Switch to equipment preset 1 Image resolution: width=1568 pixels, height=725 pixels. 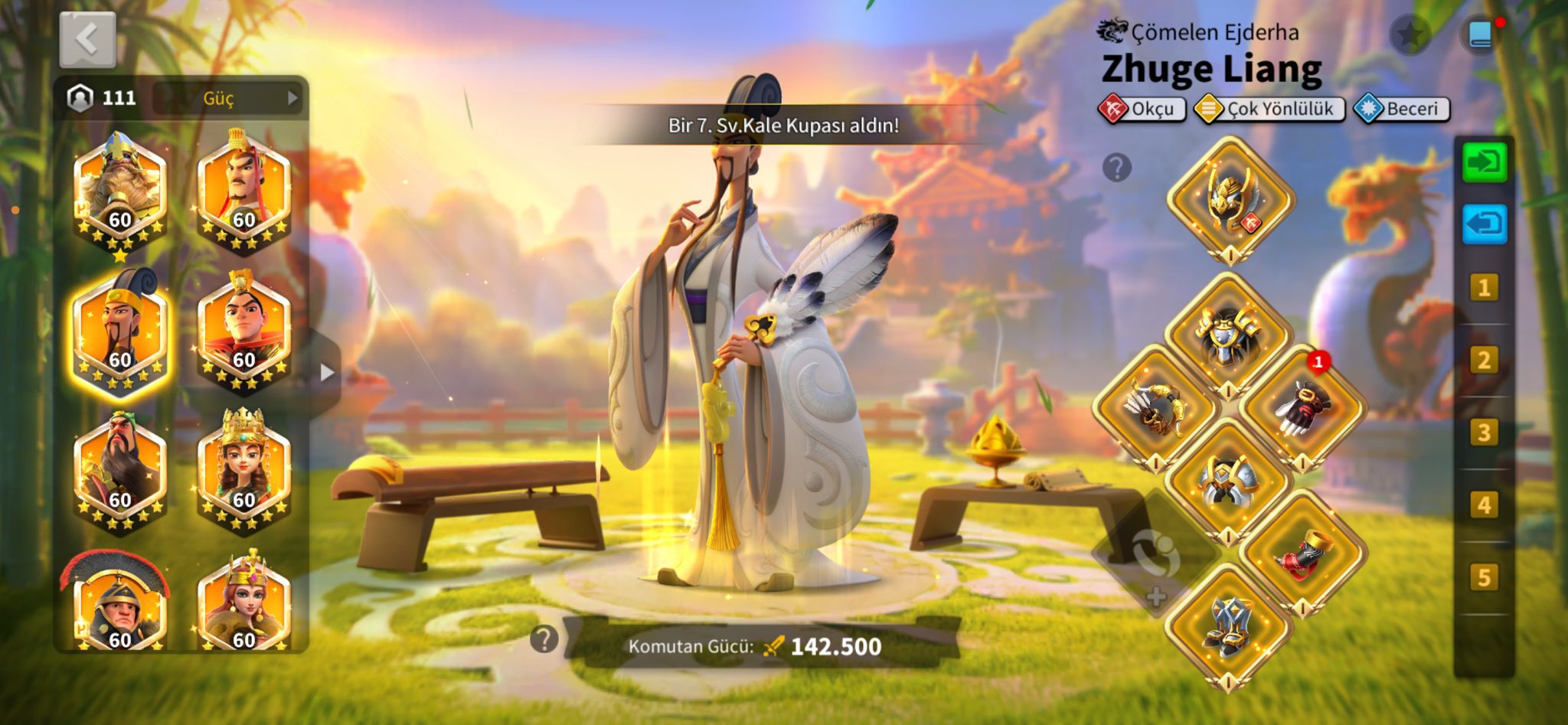click(x=1483, y=288)
